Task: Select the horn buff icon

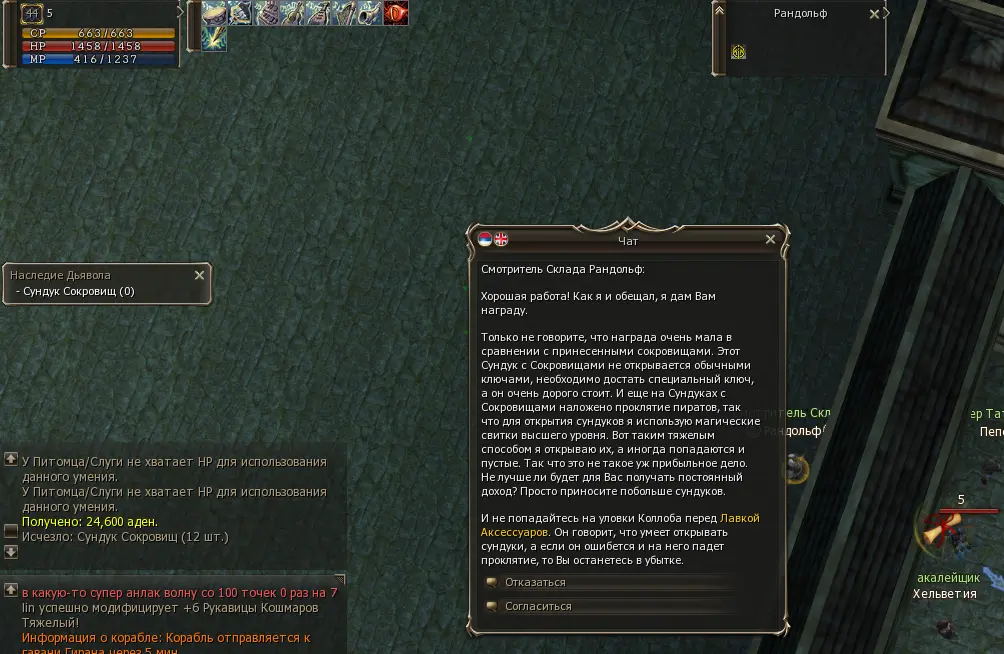Action: tap(370, 13)
